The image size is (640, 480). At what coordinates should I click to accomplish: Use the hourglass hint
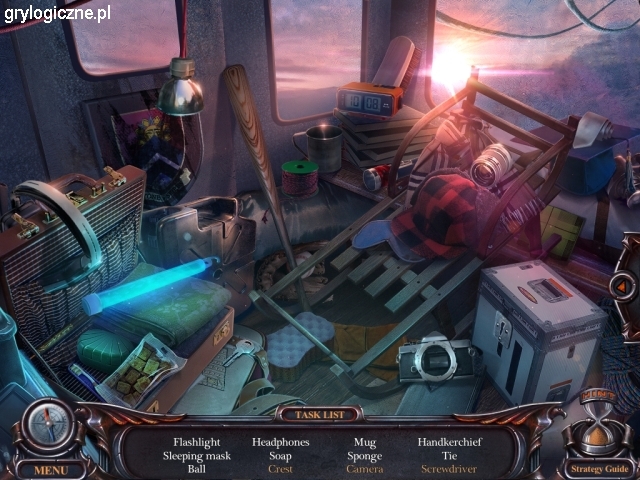click(x=597, y=427)
